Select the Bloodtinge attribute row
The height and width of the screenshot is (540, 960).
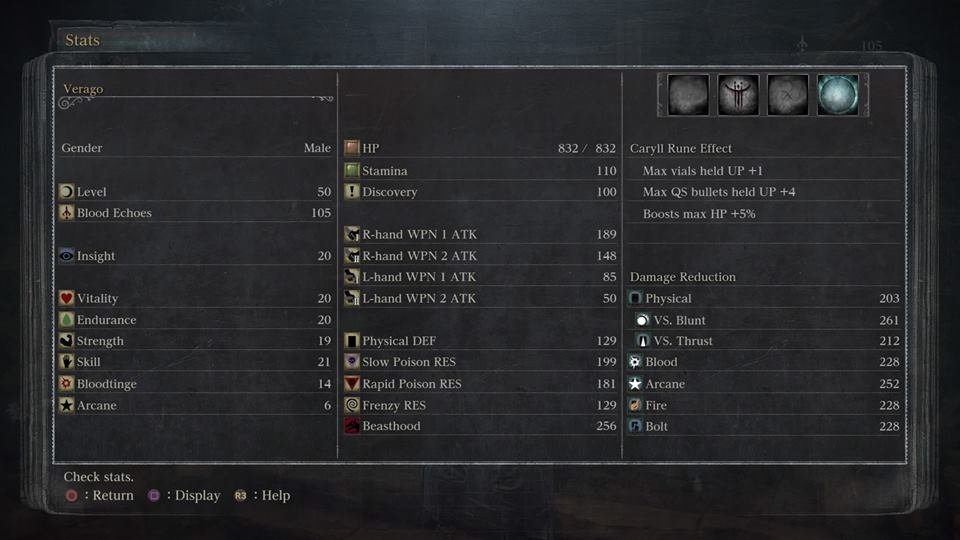(195, 384)
